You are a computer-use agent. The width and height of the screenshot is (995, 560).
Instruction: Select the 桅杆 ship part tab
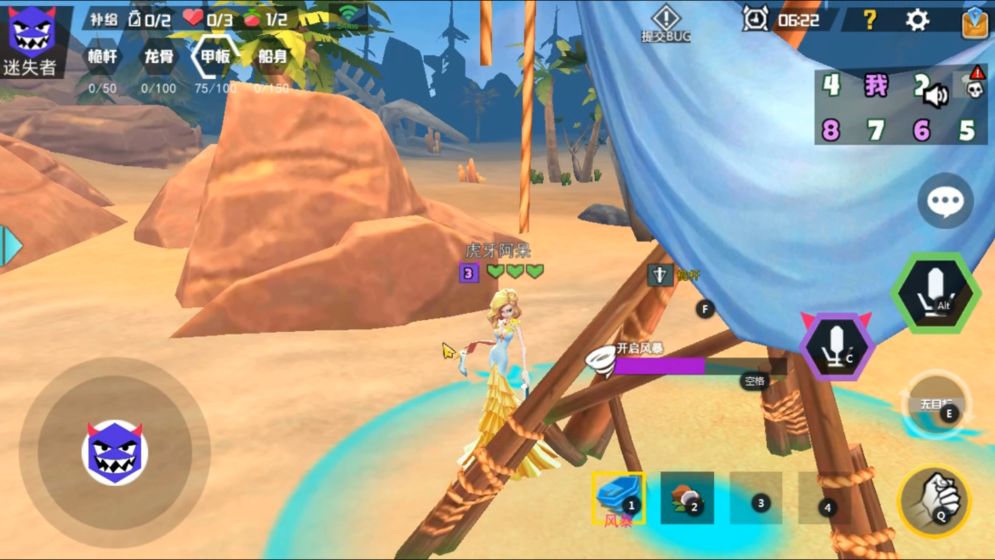click(x=103, y=57)
